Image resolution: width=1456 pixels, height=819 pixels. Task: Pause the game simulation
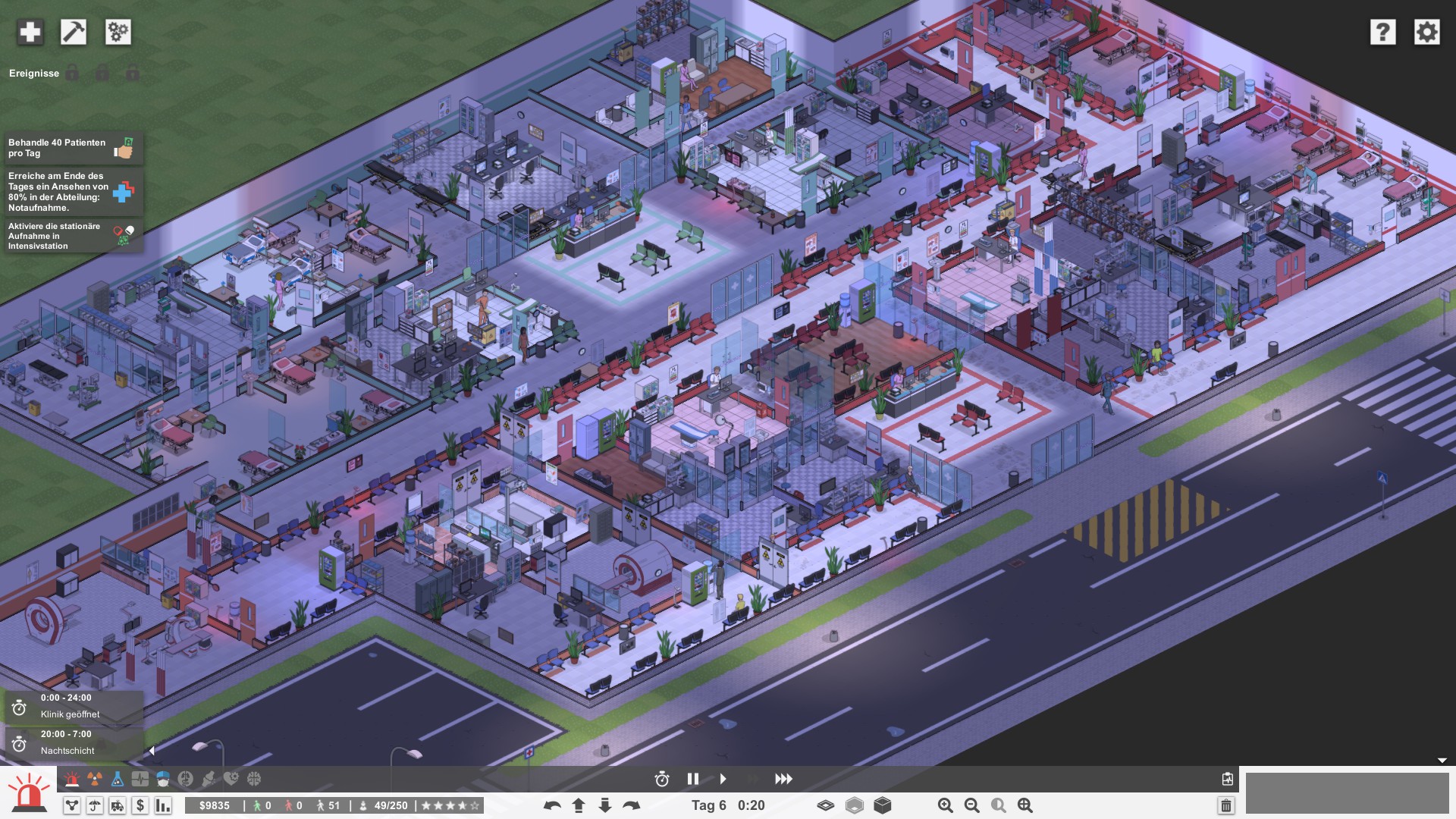692,778
